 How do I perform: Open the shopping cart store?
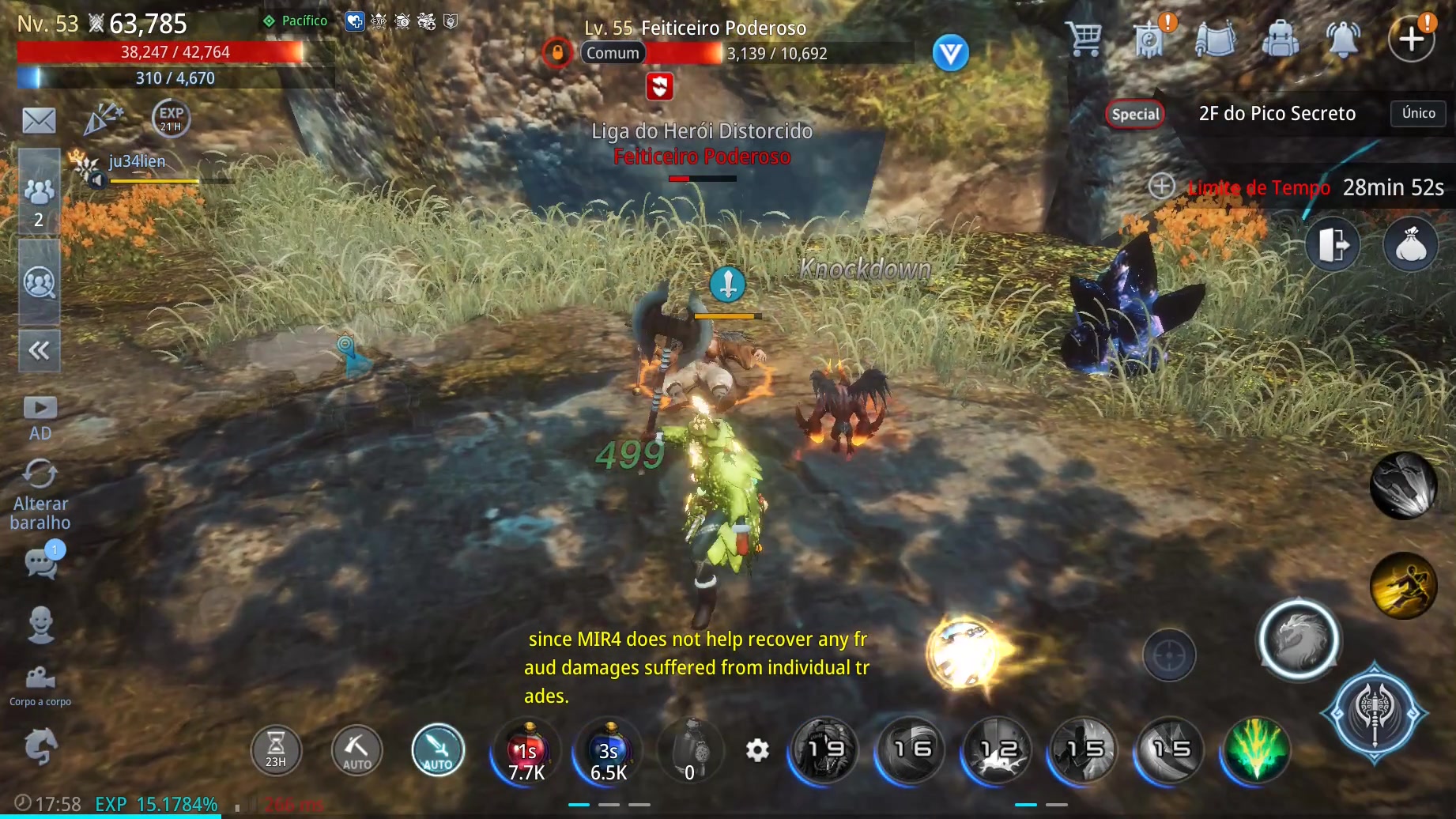click(1084, 38)
